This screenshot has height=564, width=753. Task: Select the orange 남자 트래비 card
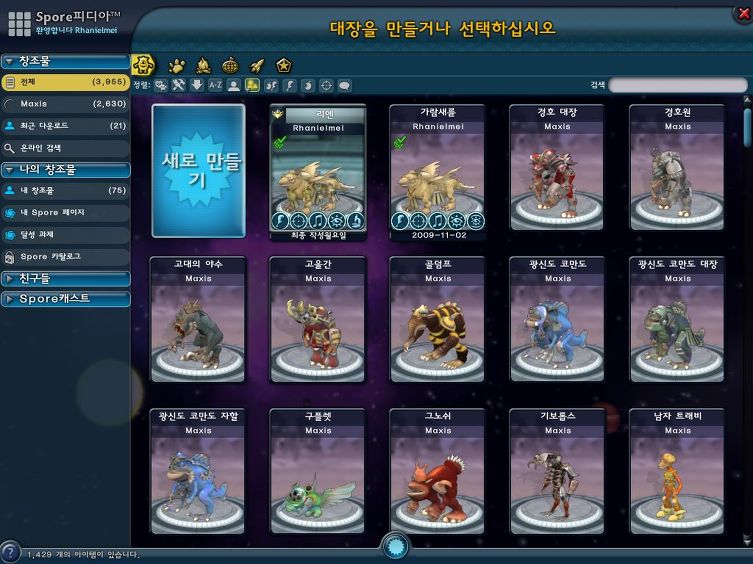[677, 470]
